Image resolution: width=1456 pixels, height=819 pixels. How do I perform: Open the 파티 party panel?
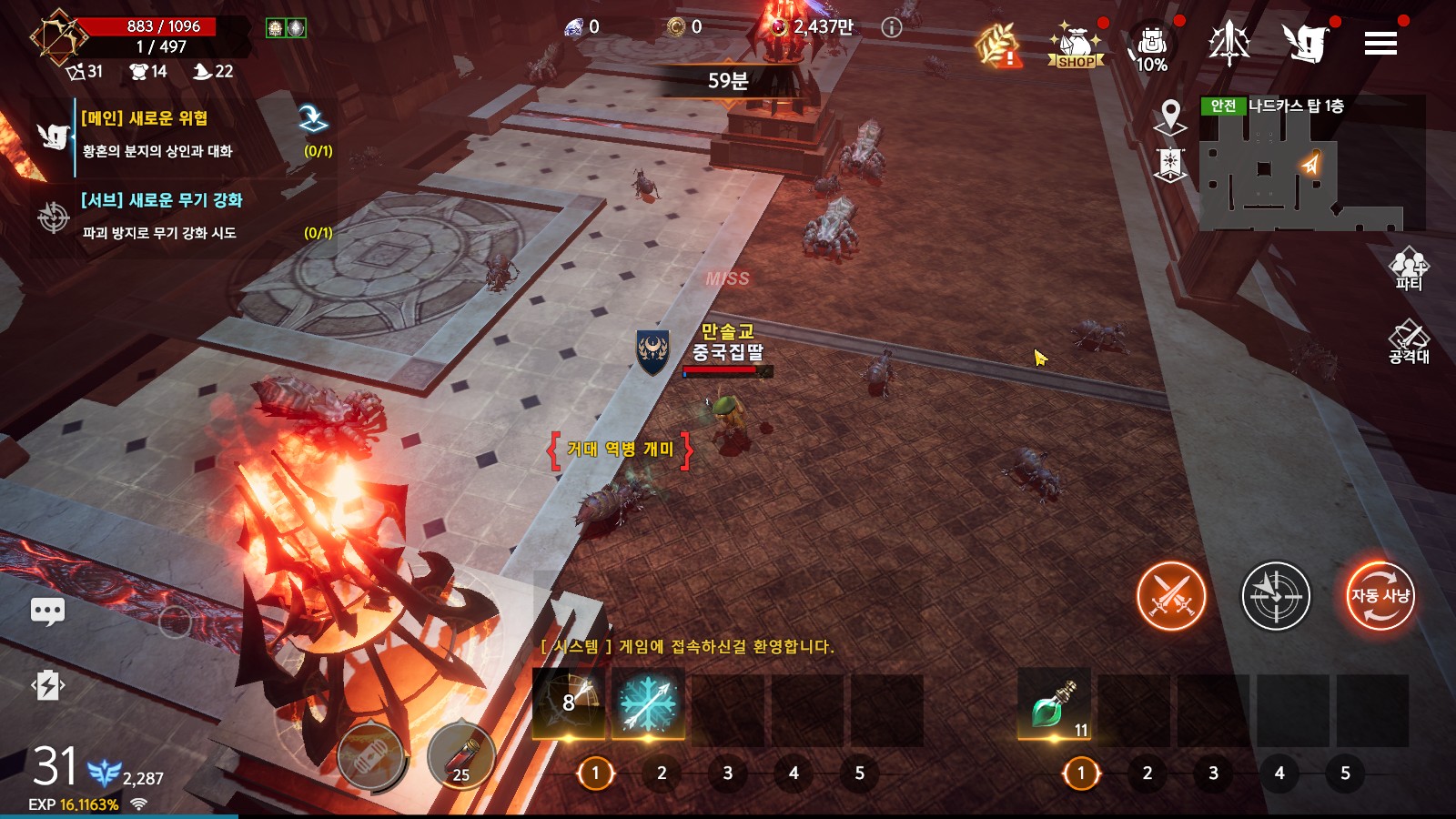click(x=1408, y=268)
